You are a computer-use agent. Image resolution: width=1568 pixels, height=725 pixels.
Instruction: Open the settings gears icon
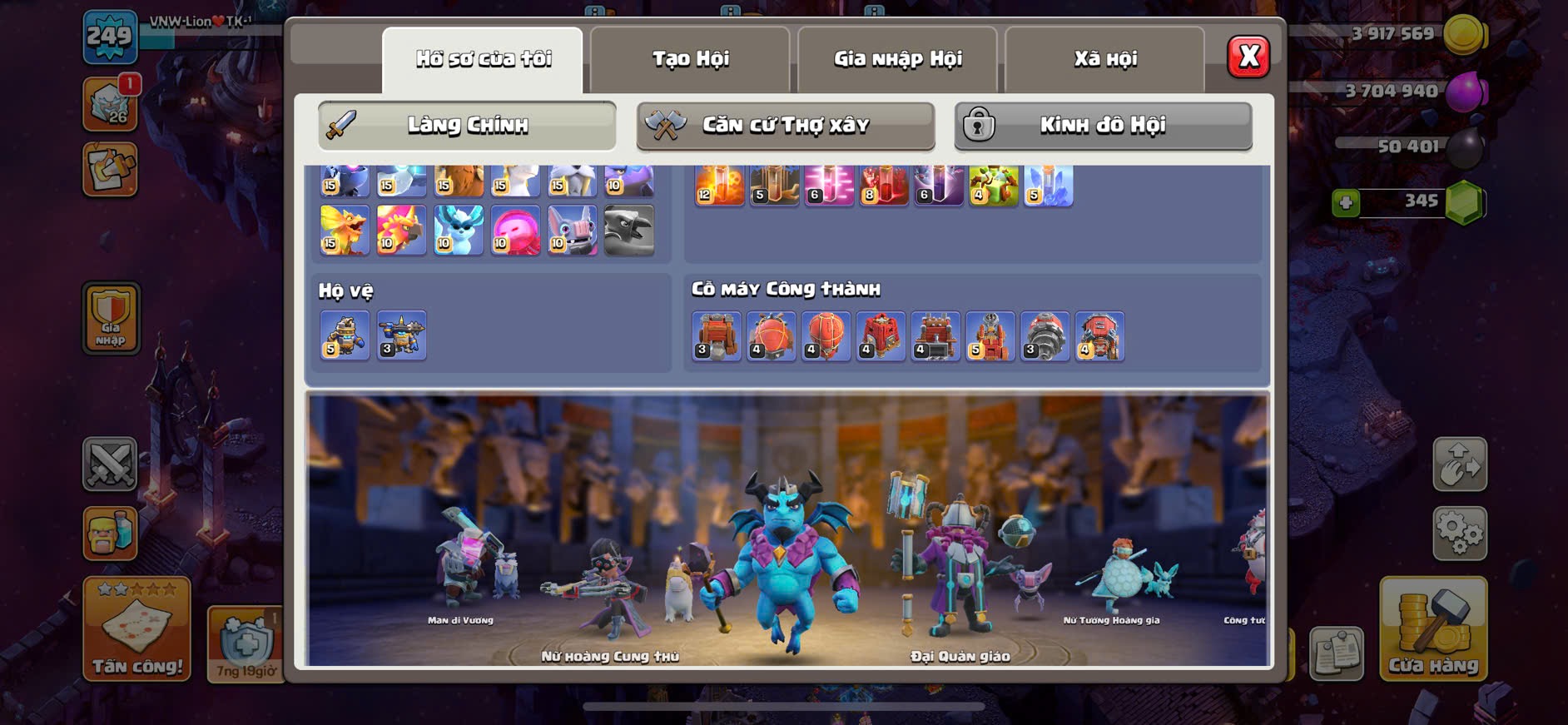point(1459,534)
